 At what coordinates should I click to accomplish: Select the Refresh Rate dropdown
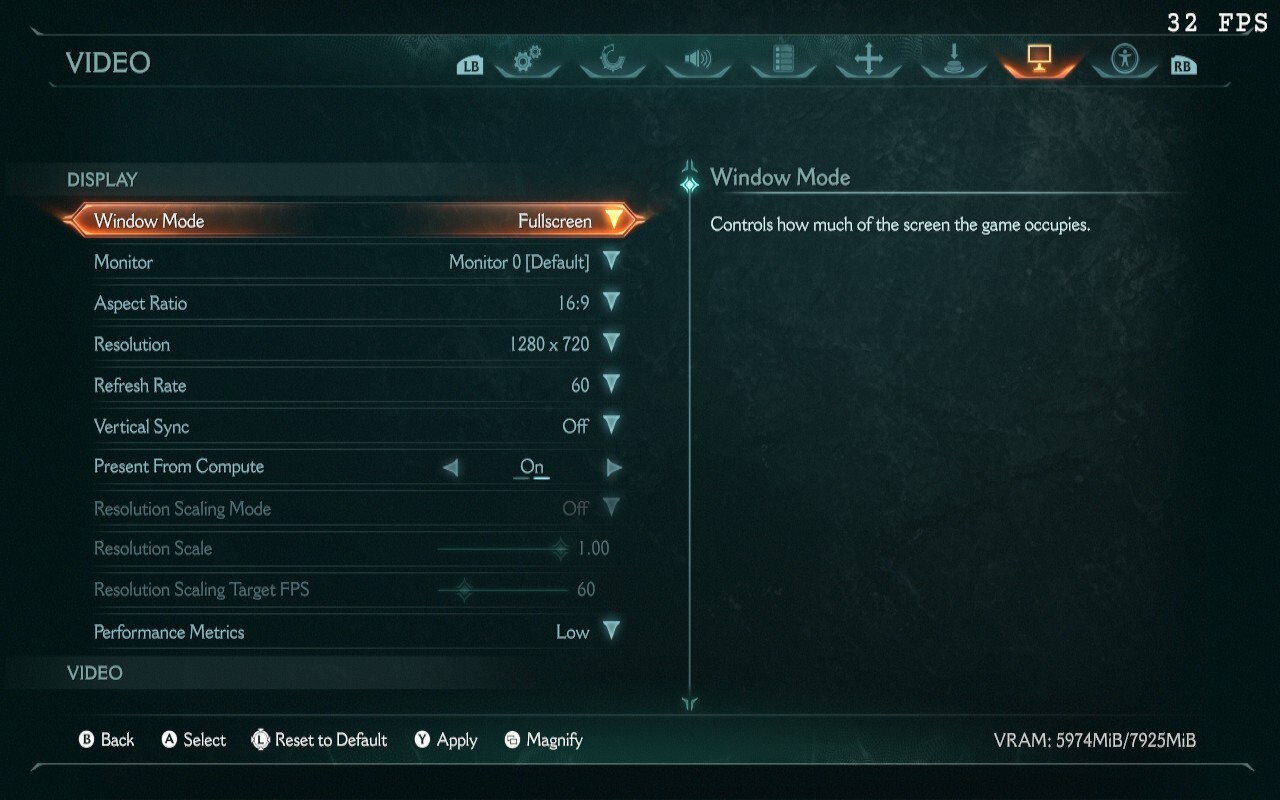click(x=611, y=384)
